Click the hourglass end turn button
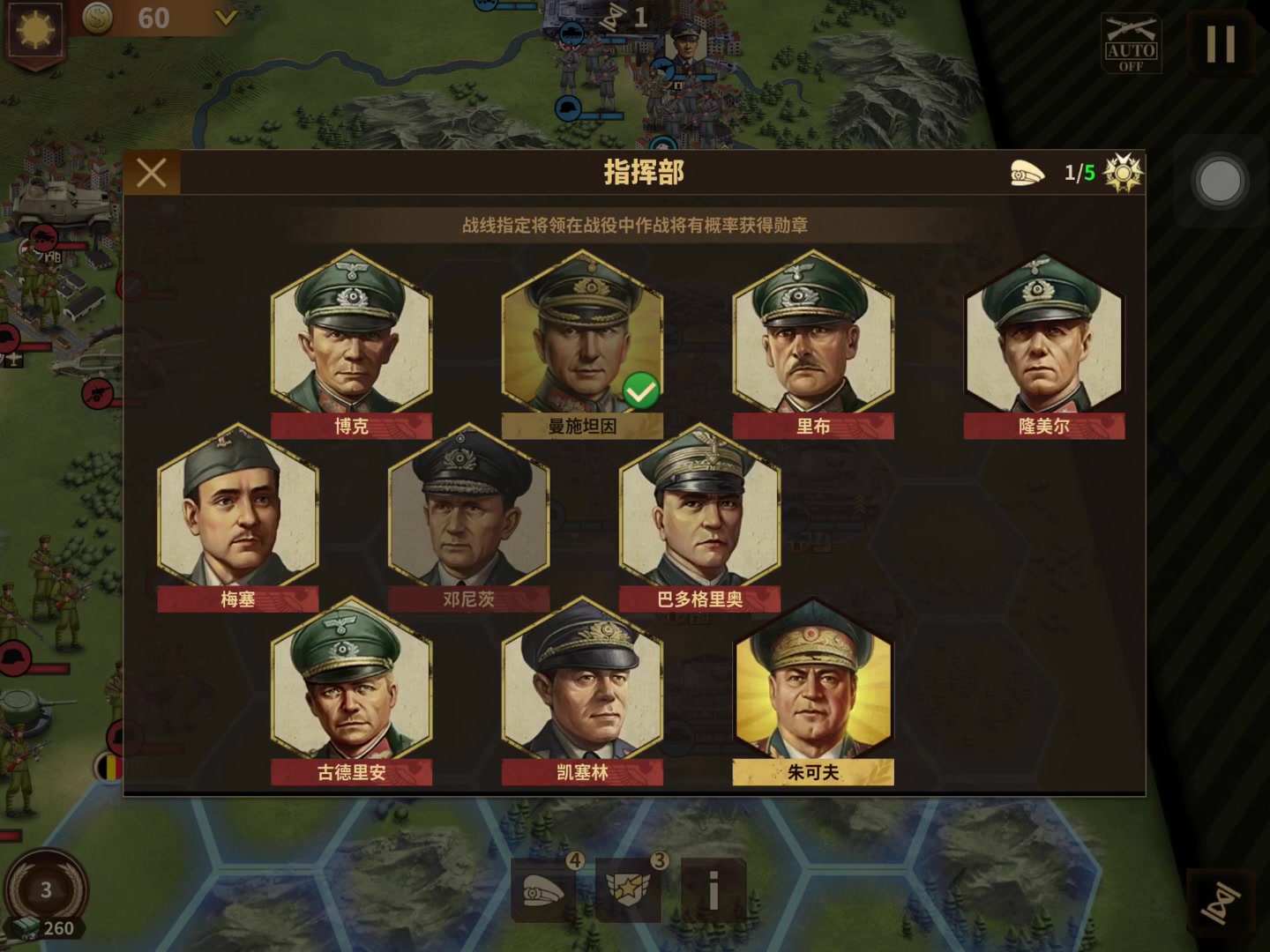 [1221, 901]
